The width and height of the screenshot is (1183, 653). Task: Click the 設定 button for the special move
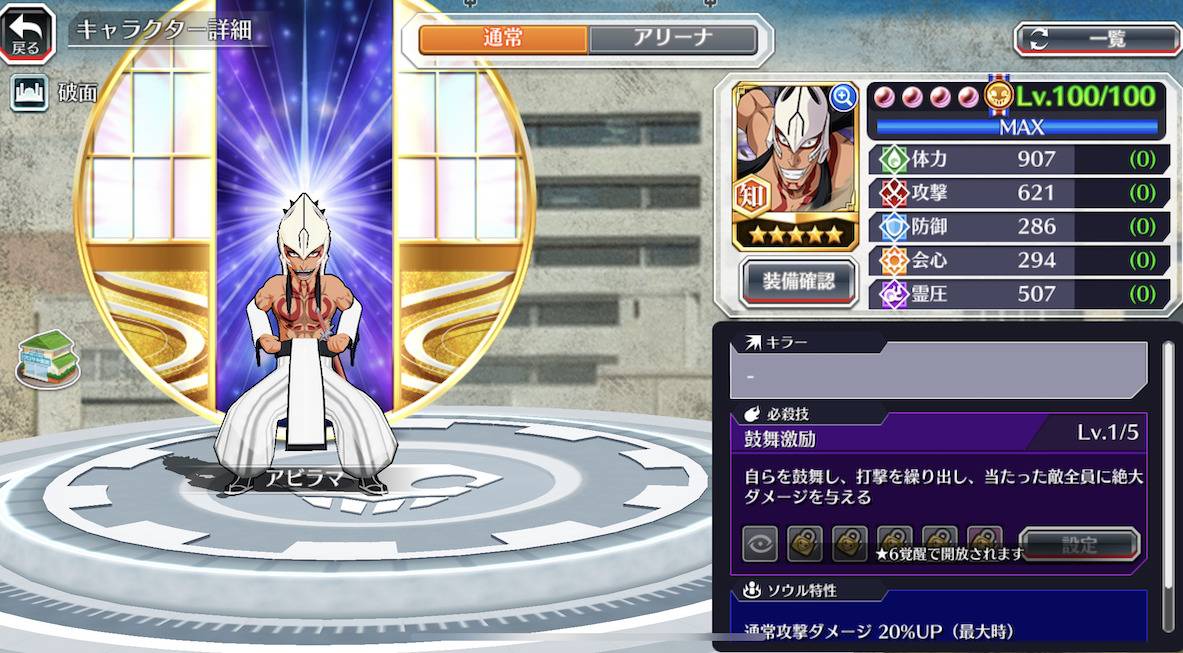(x=1079, y=545)
